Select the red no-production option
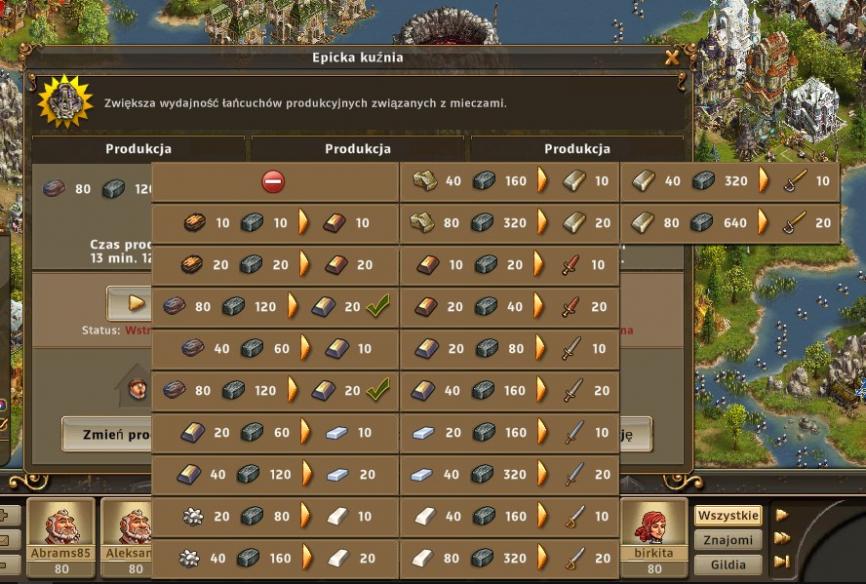 pos(274,182)
